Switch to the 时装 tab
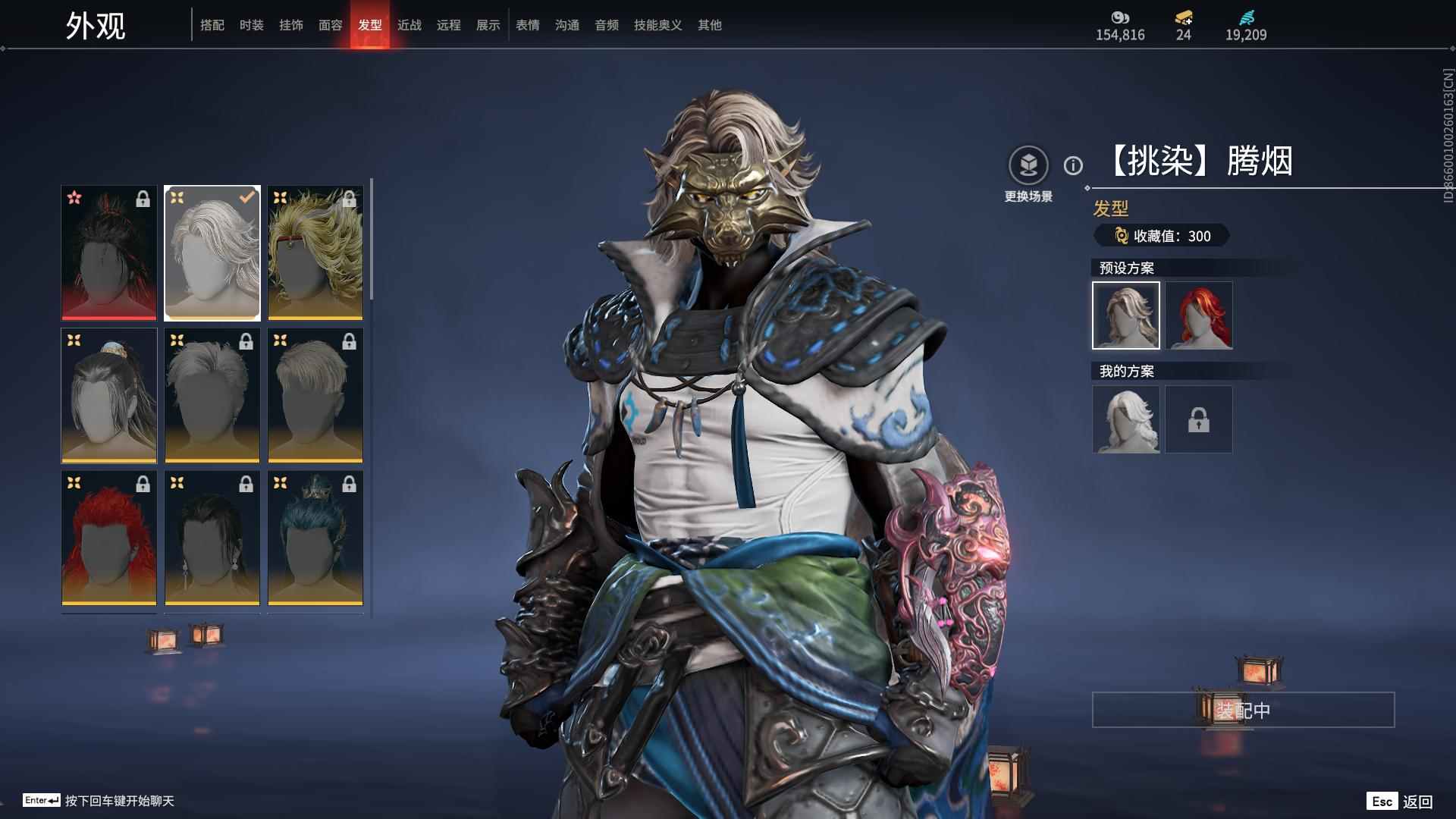This screenshot has height=819, width=1456. [251, 25]
